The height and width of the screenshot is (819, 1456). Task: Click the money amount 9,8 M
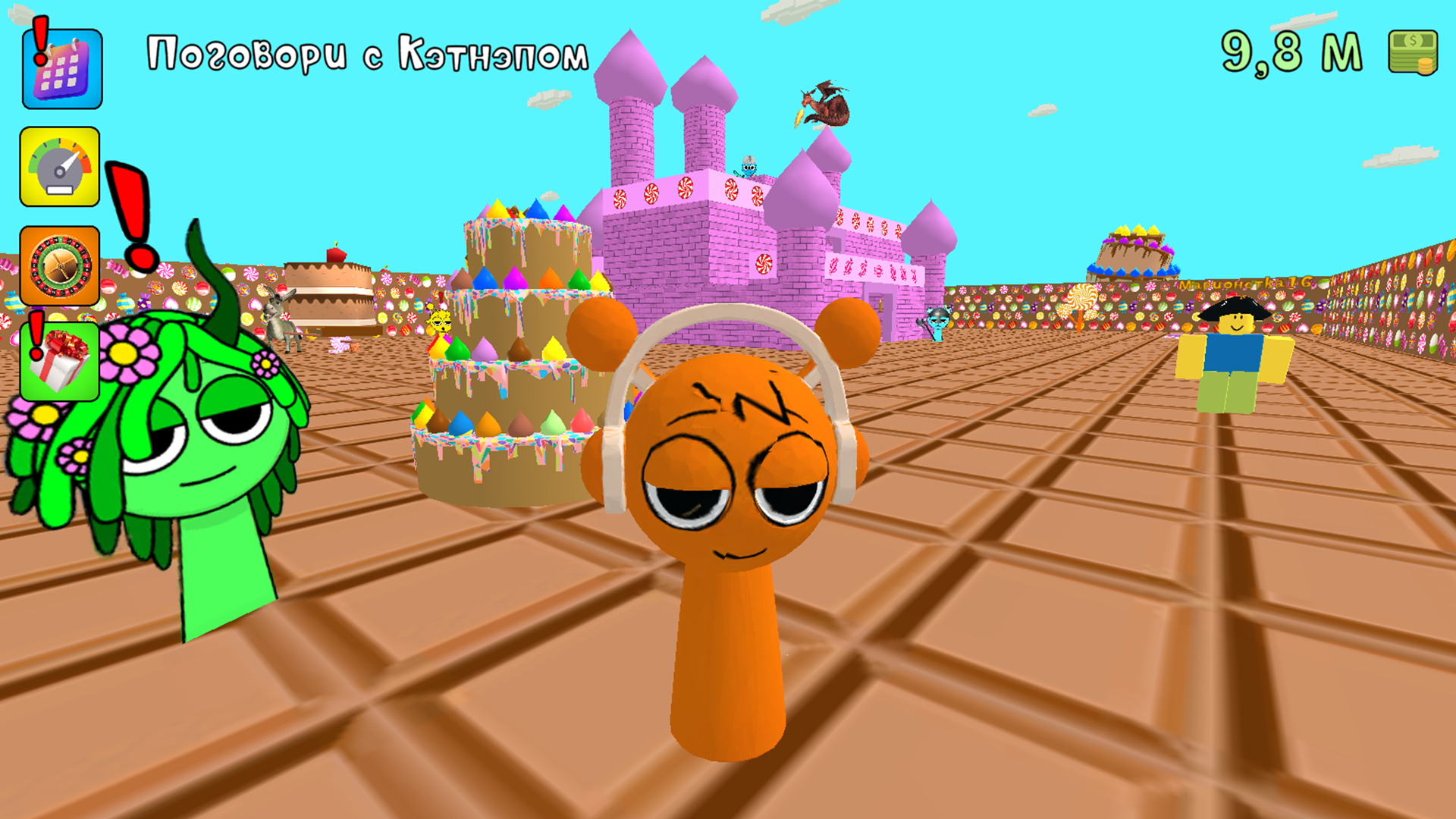(1289, 52)
